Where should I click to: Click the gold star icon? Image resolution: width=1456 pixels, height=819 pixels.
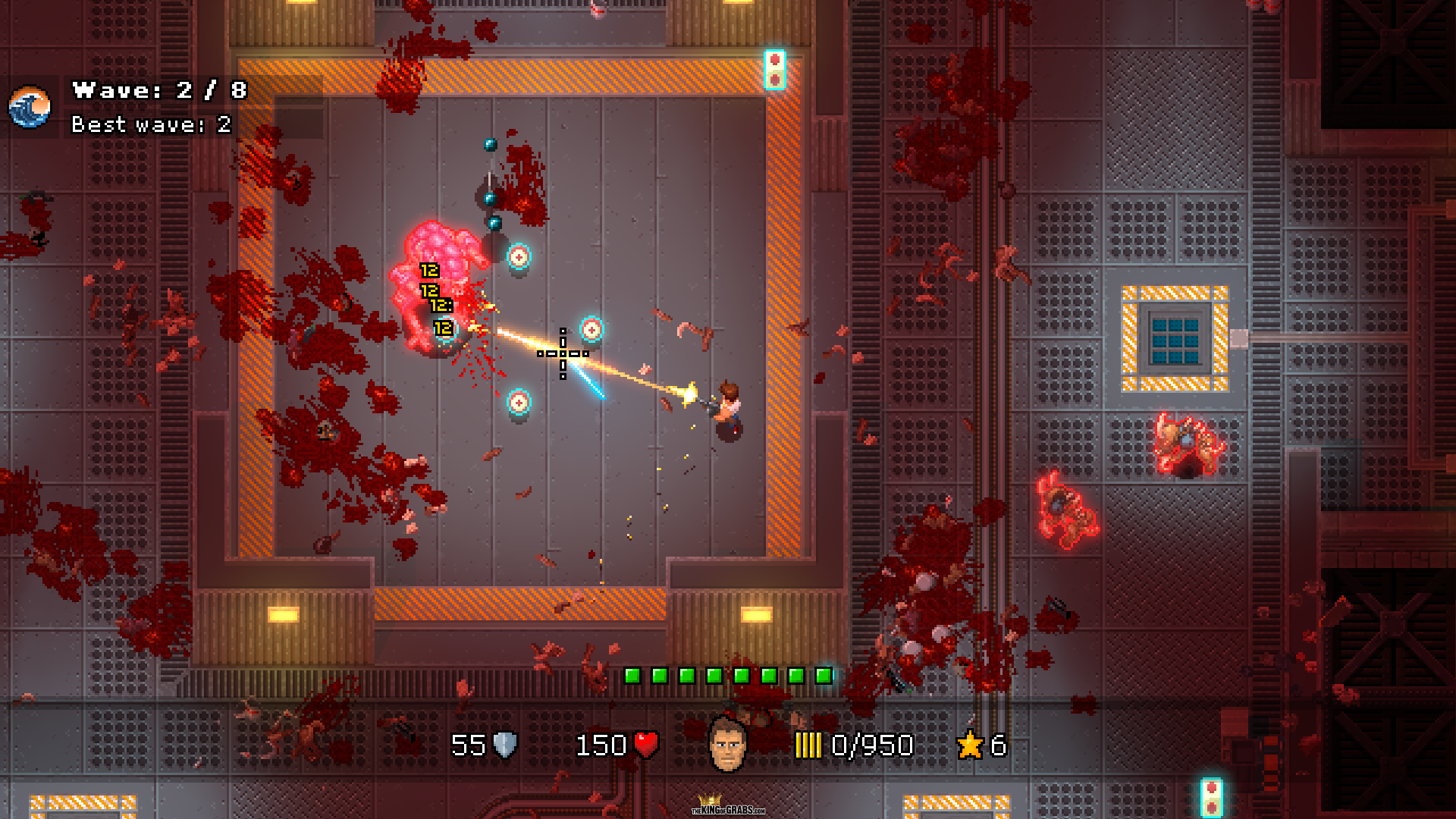(x=970, y=745)
